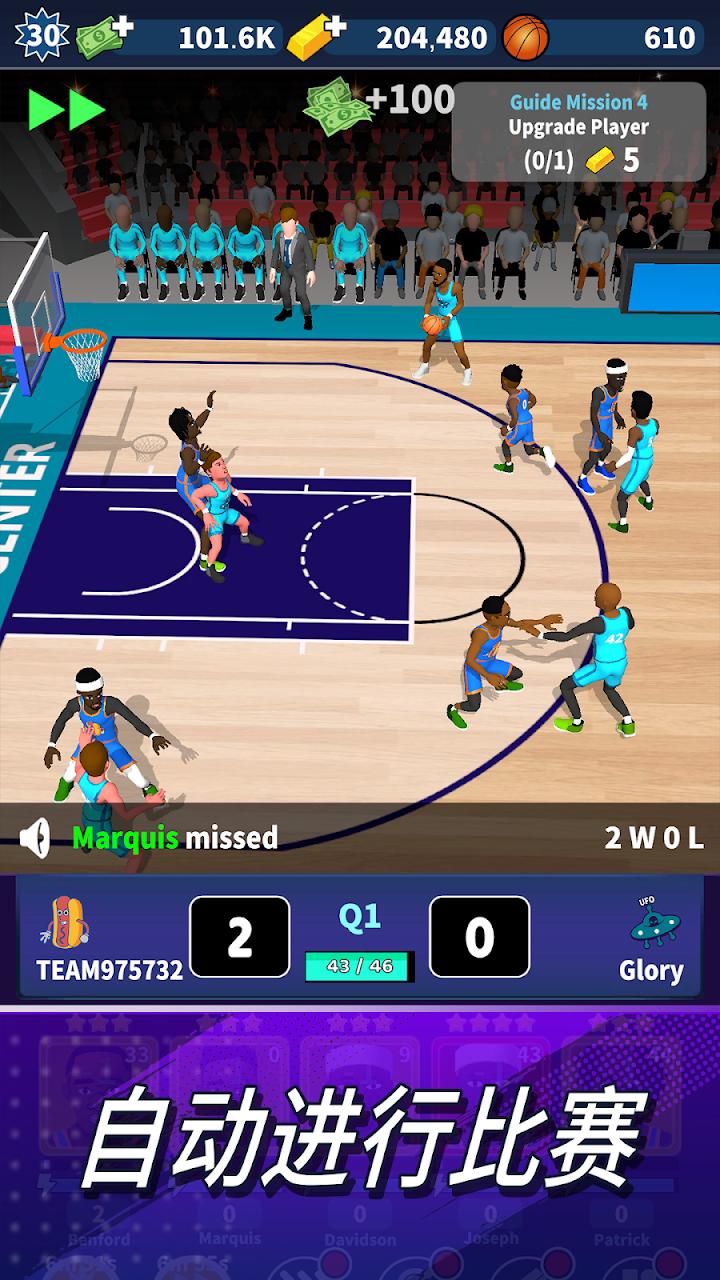Screen dimensions: 720x1280
Task: Add more cash via green money icon
Action: point(105,37)
